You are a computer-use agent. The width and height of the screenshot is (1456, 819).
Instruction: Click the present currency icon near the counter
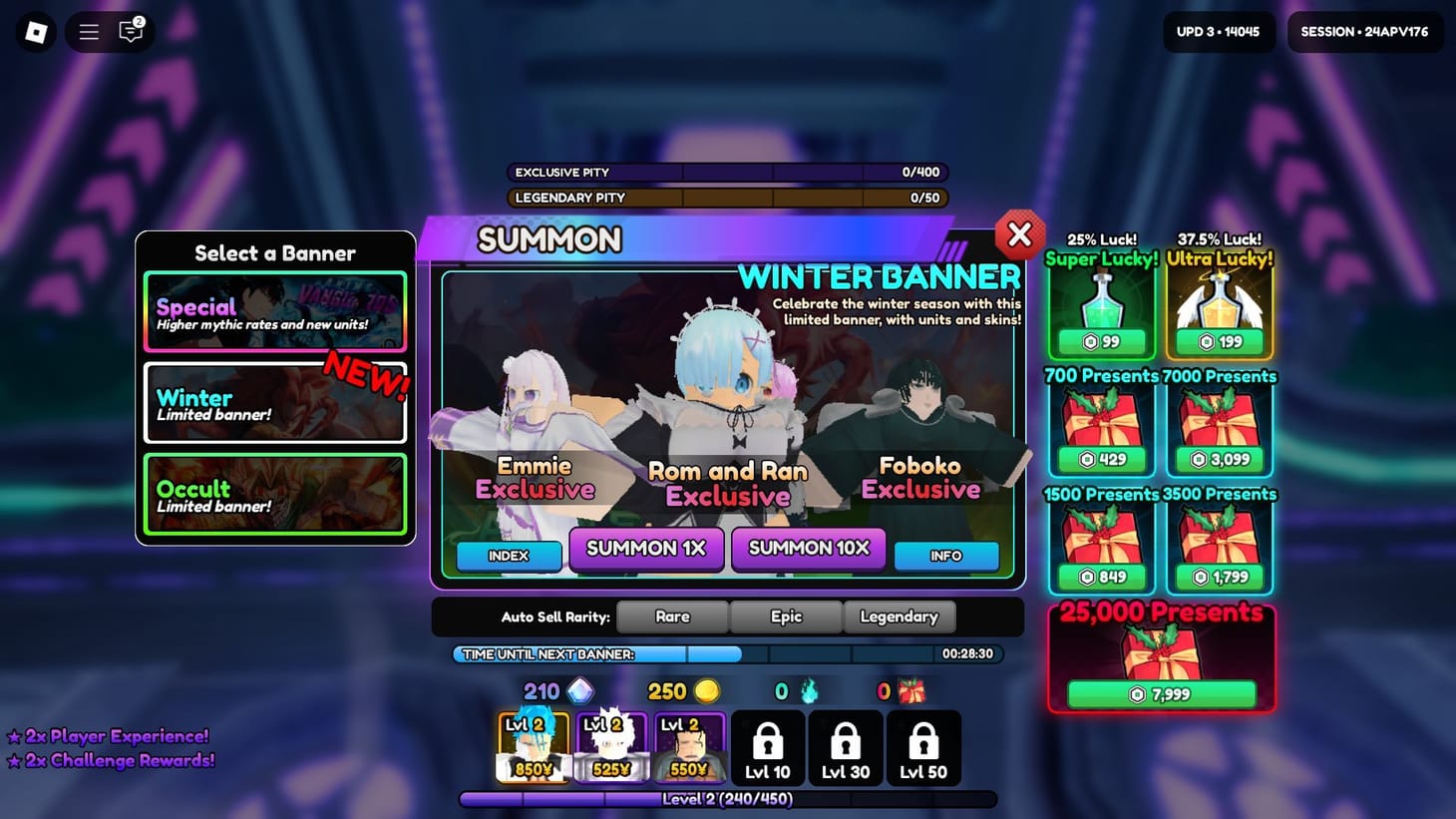click(910, 690)
